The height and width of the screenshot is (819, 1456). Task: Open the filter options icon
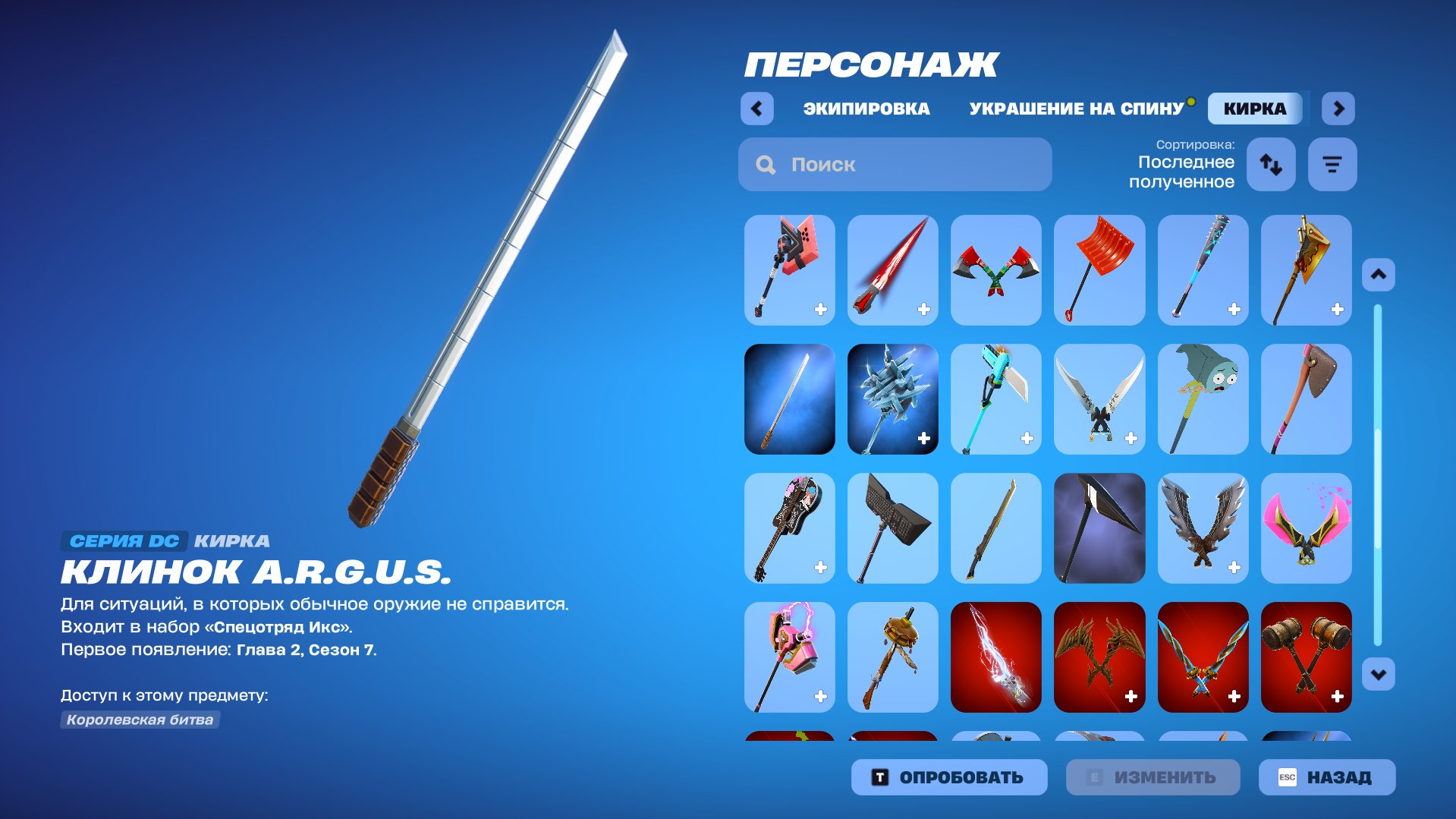[x=1332, y=164]
